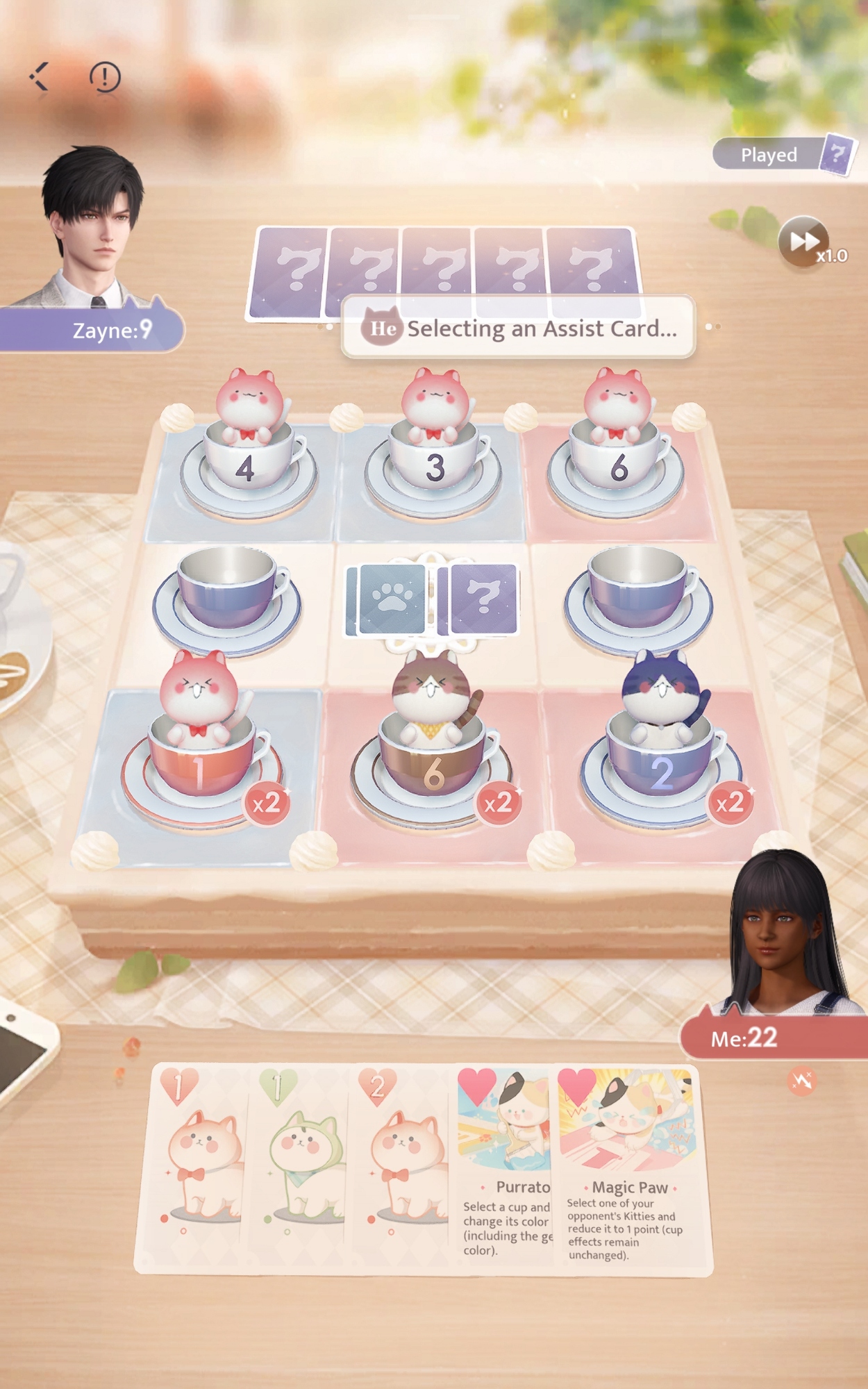Select the white cup numbered 4
The image size is (868, 1389).
pyautogui.click(x=247, y=467)
